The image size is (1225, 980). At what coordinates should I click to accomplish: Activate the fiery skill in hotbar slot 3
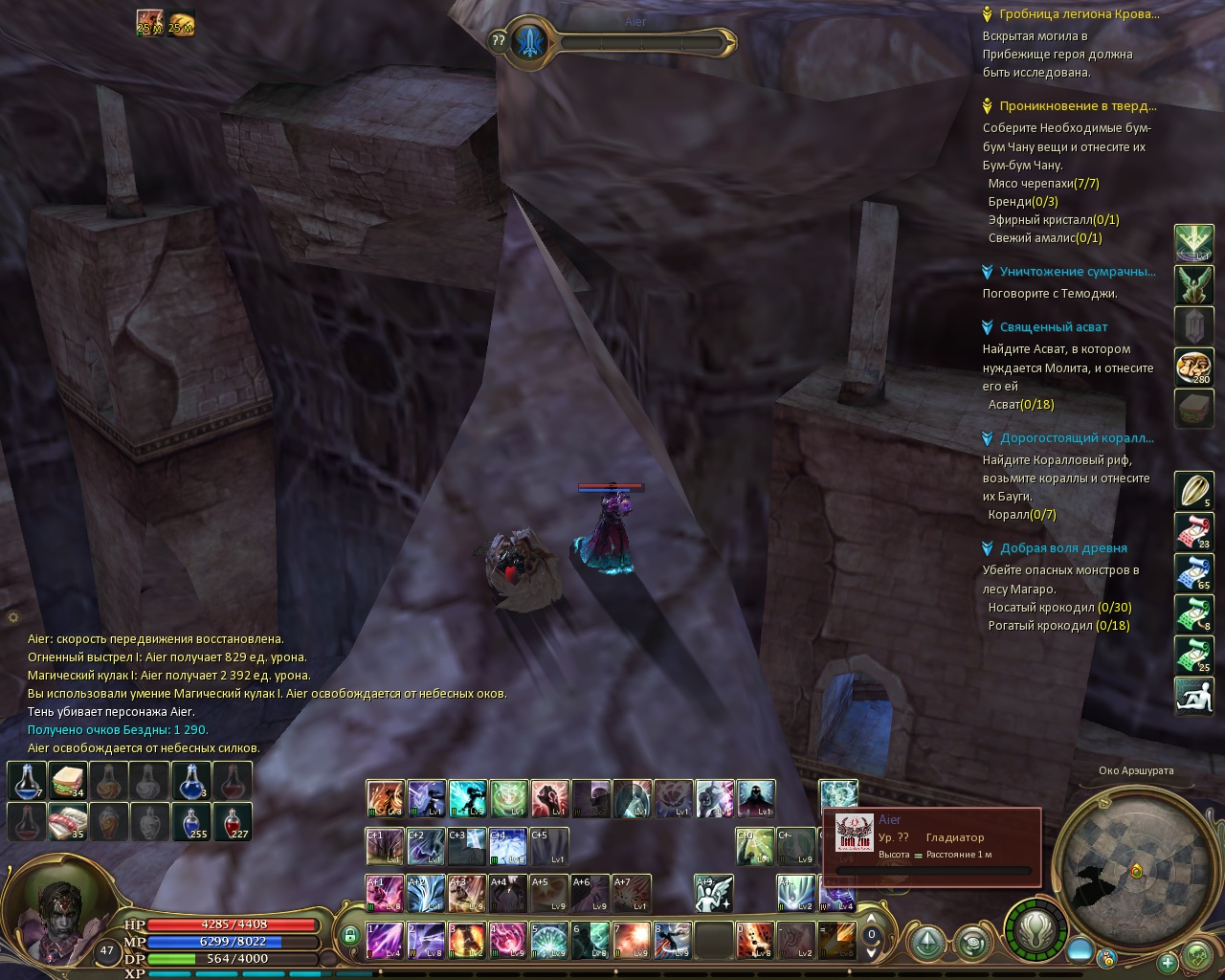point(467,940)
